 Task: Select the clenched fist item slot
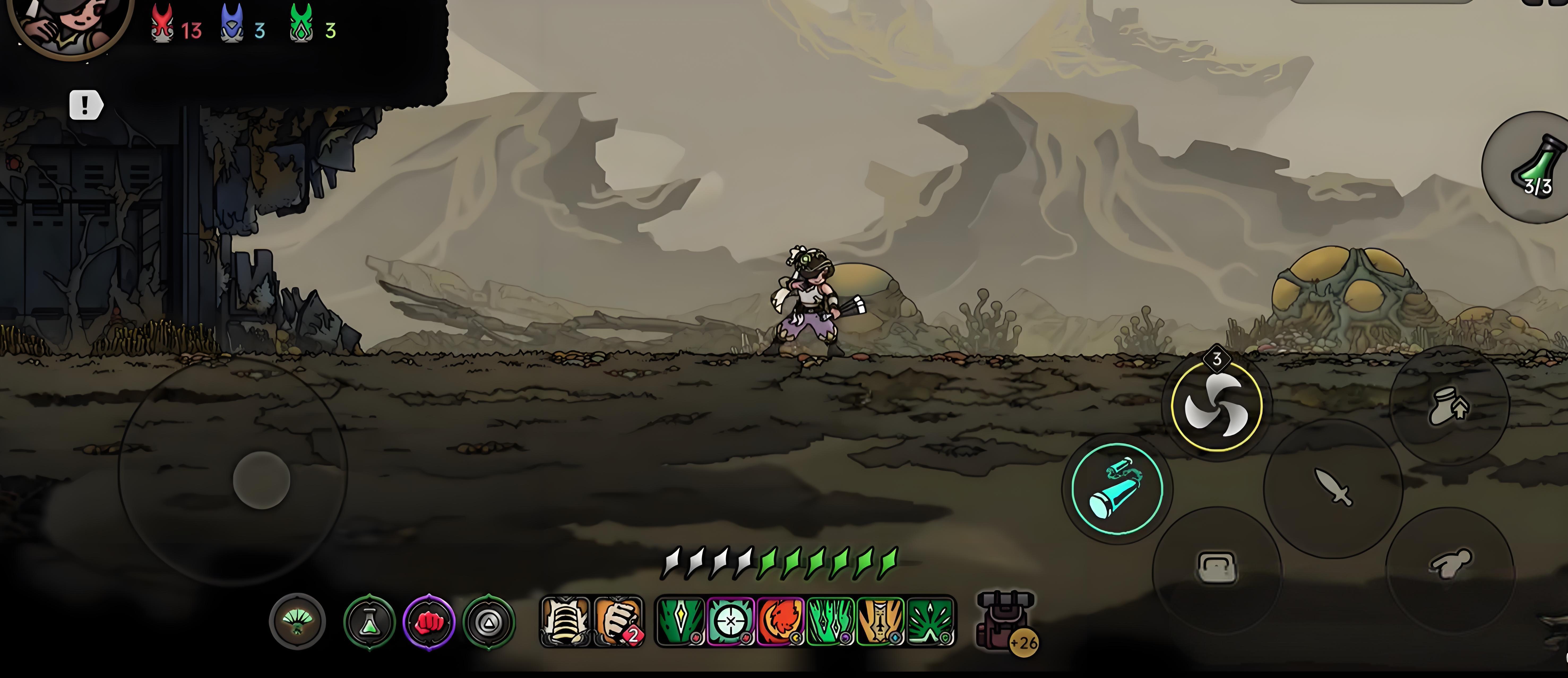point(618,621)
